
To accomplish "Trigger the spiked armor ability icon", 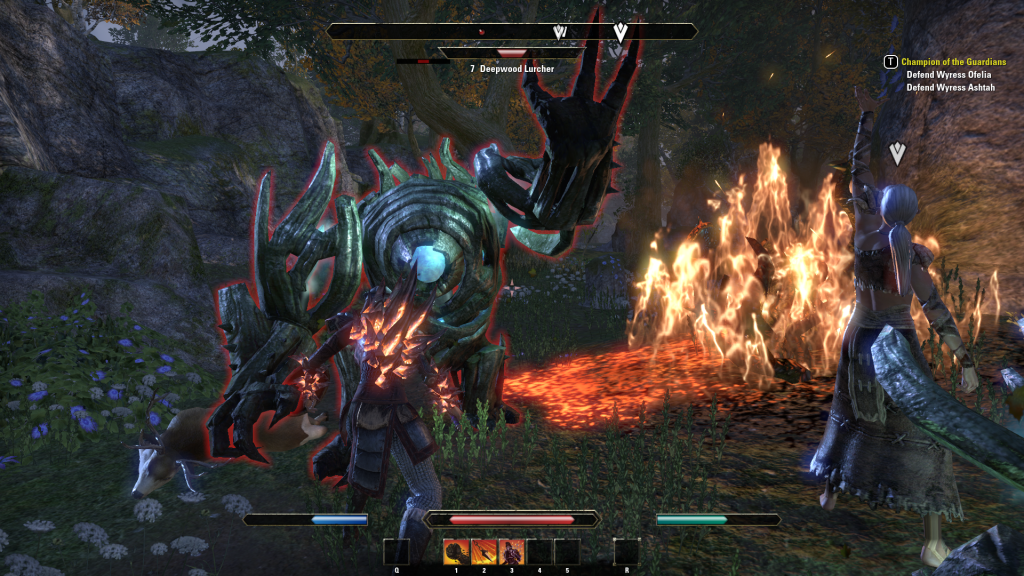I will [512, 551].
